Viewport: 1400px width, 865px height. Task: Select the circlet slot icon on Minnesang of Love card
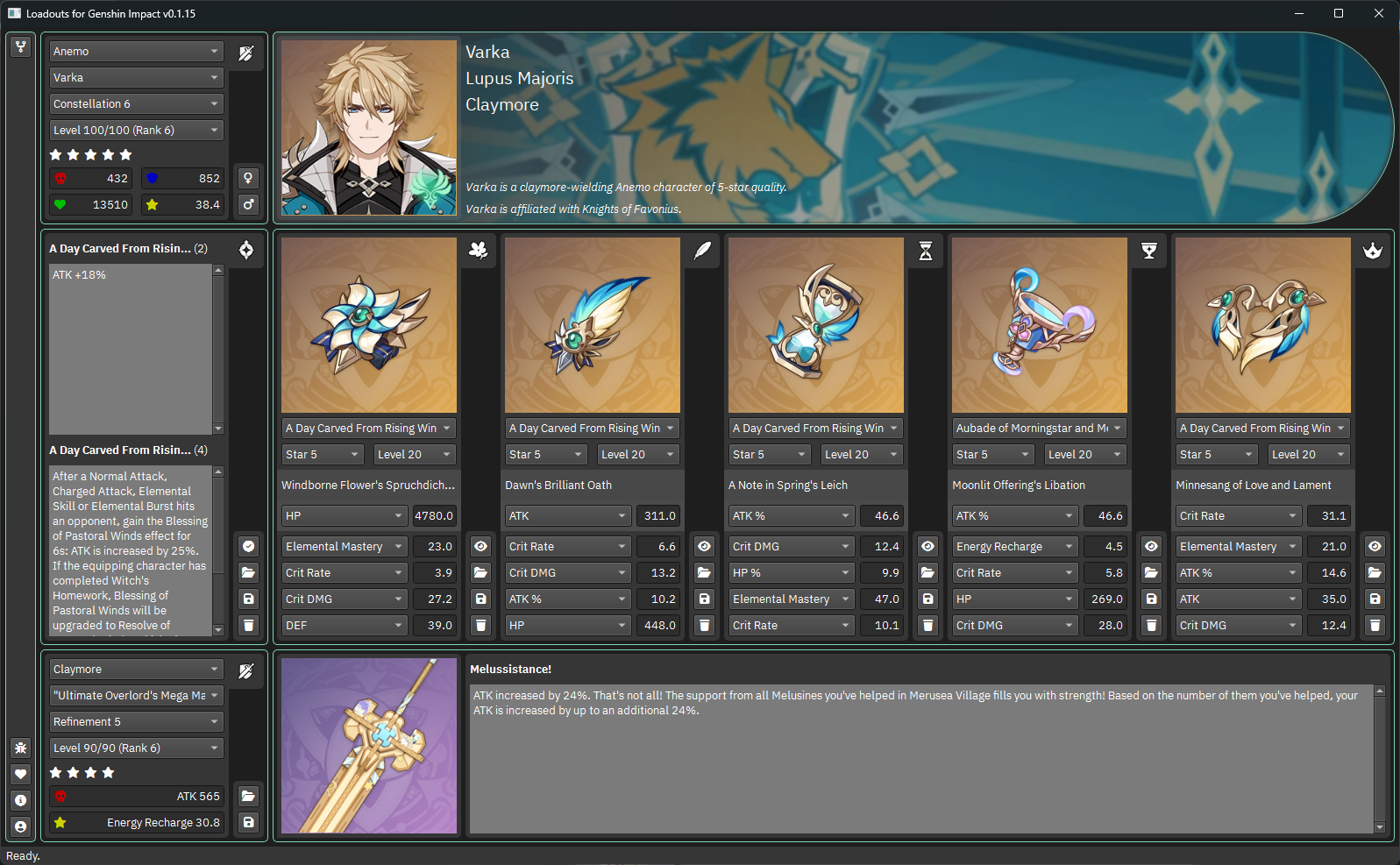click(x=1372, y=251)
